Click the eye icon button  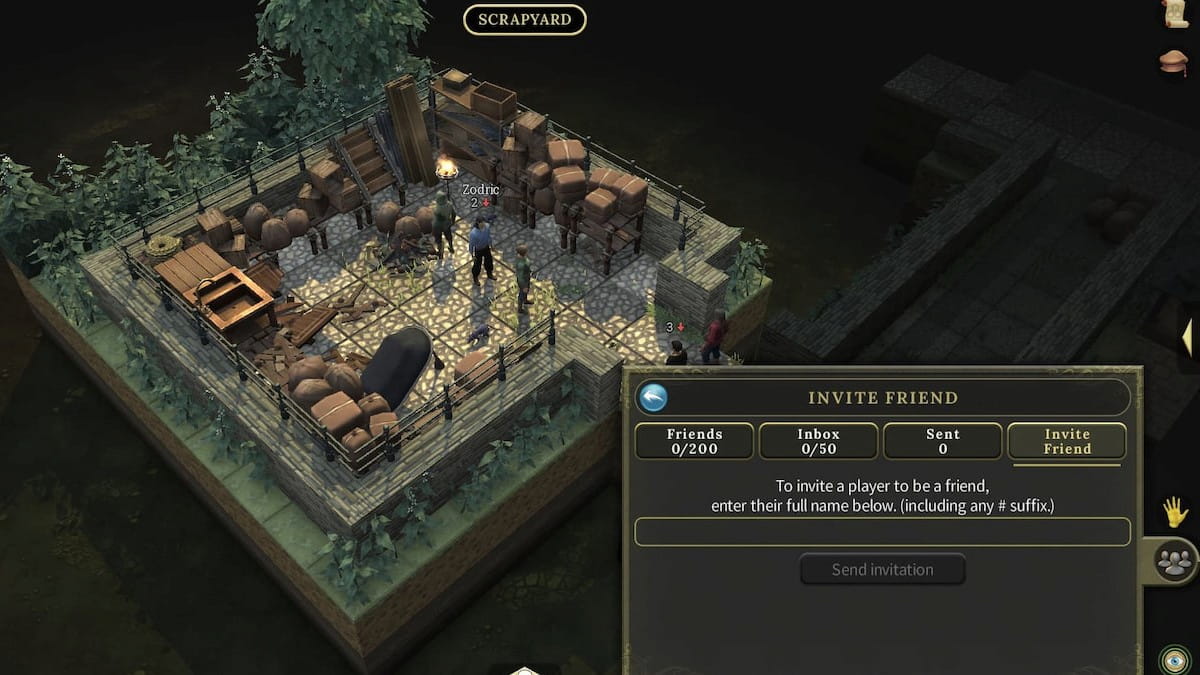pyautogui.click(x=1173, y=659)
